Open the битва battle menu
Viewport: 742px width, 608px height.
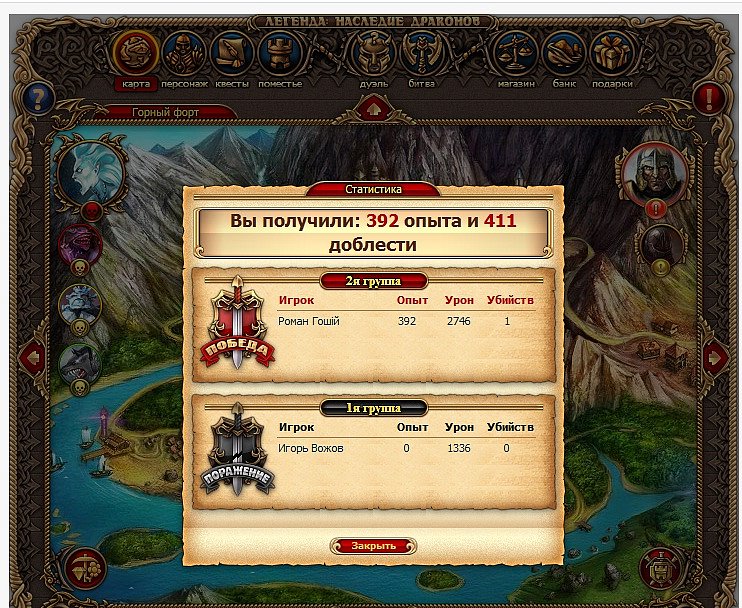(421, 54)
